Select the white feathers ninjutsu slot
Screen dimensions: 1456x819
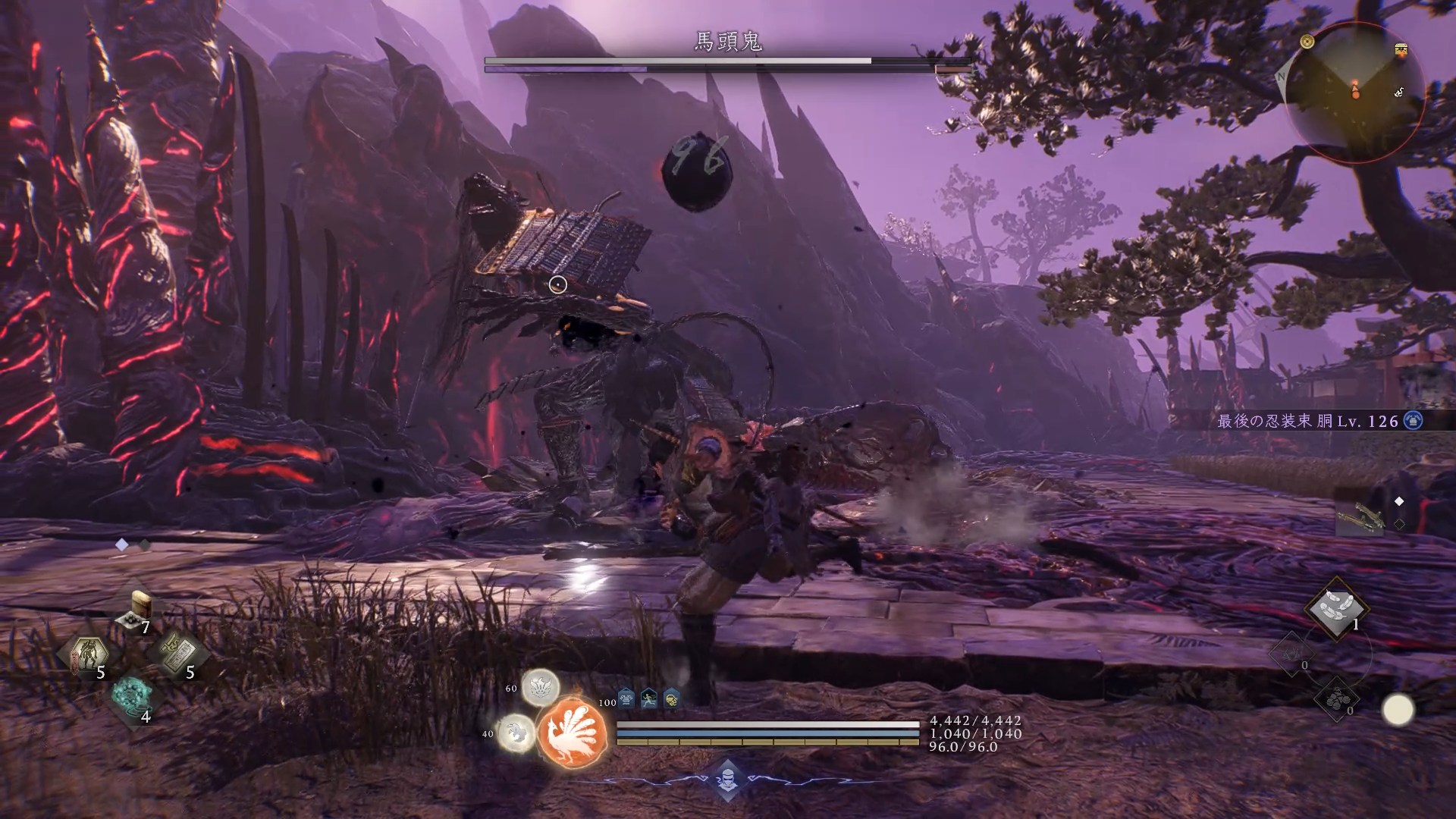point(1335,607)
